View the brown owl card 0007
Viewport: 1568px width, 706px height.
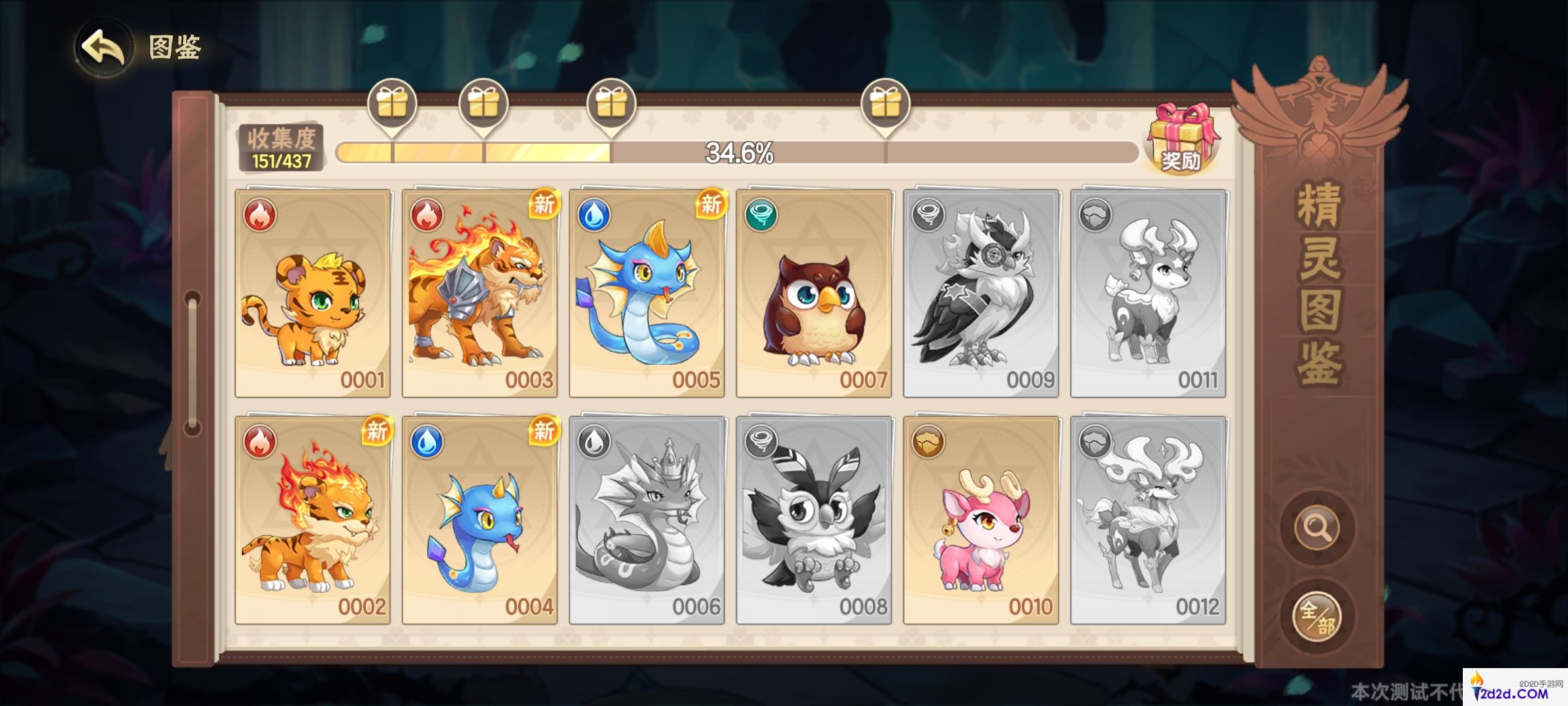(814, 294)
